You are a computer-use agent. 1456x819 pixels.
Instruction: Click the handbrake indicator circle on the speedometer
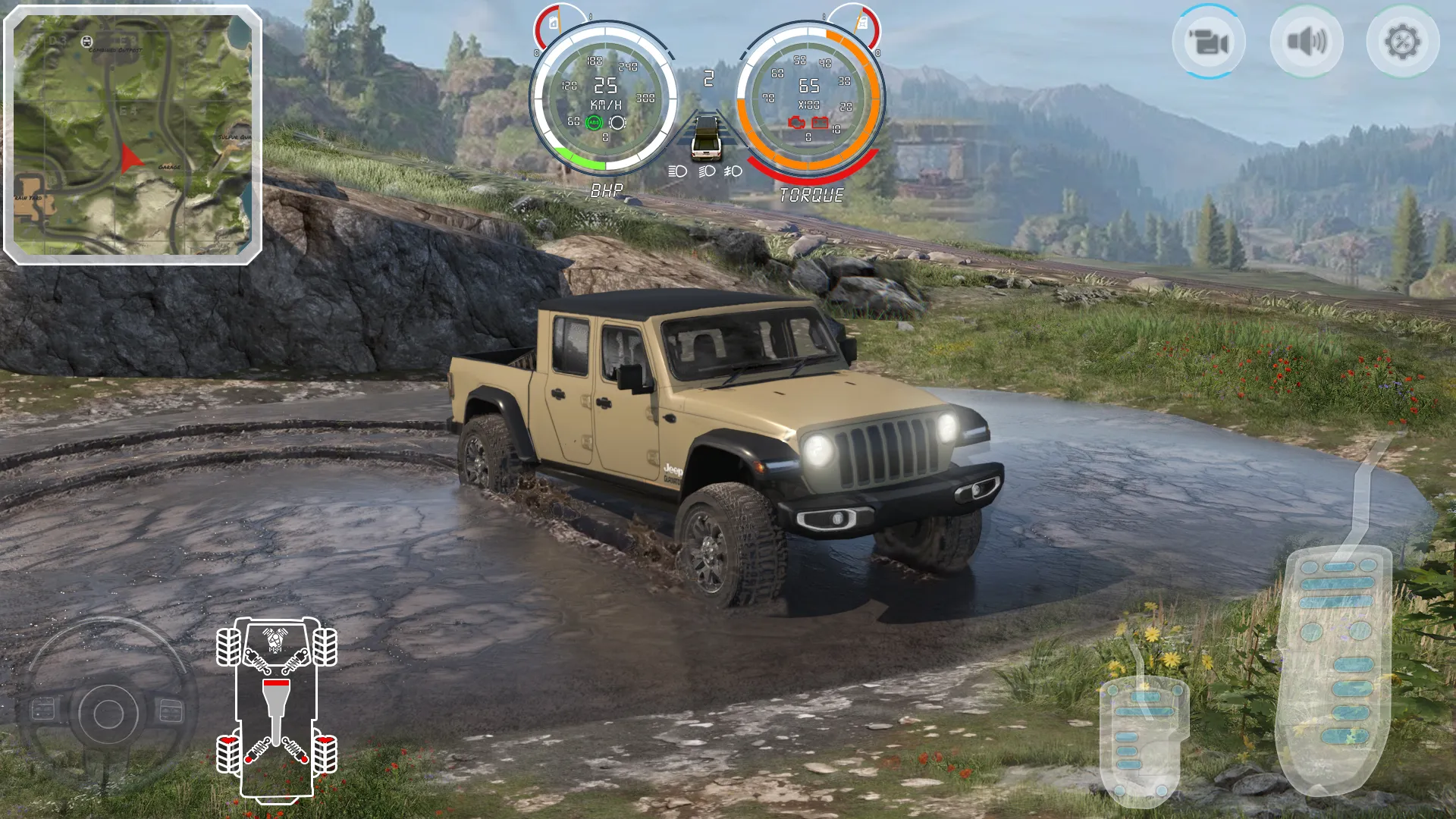click(618, 123)
